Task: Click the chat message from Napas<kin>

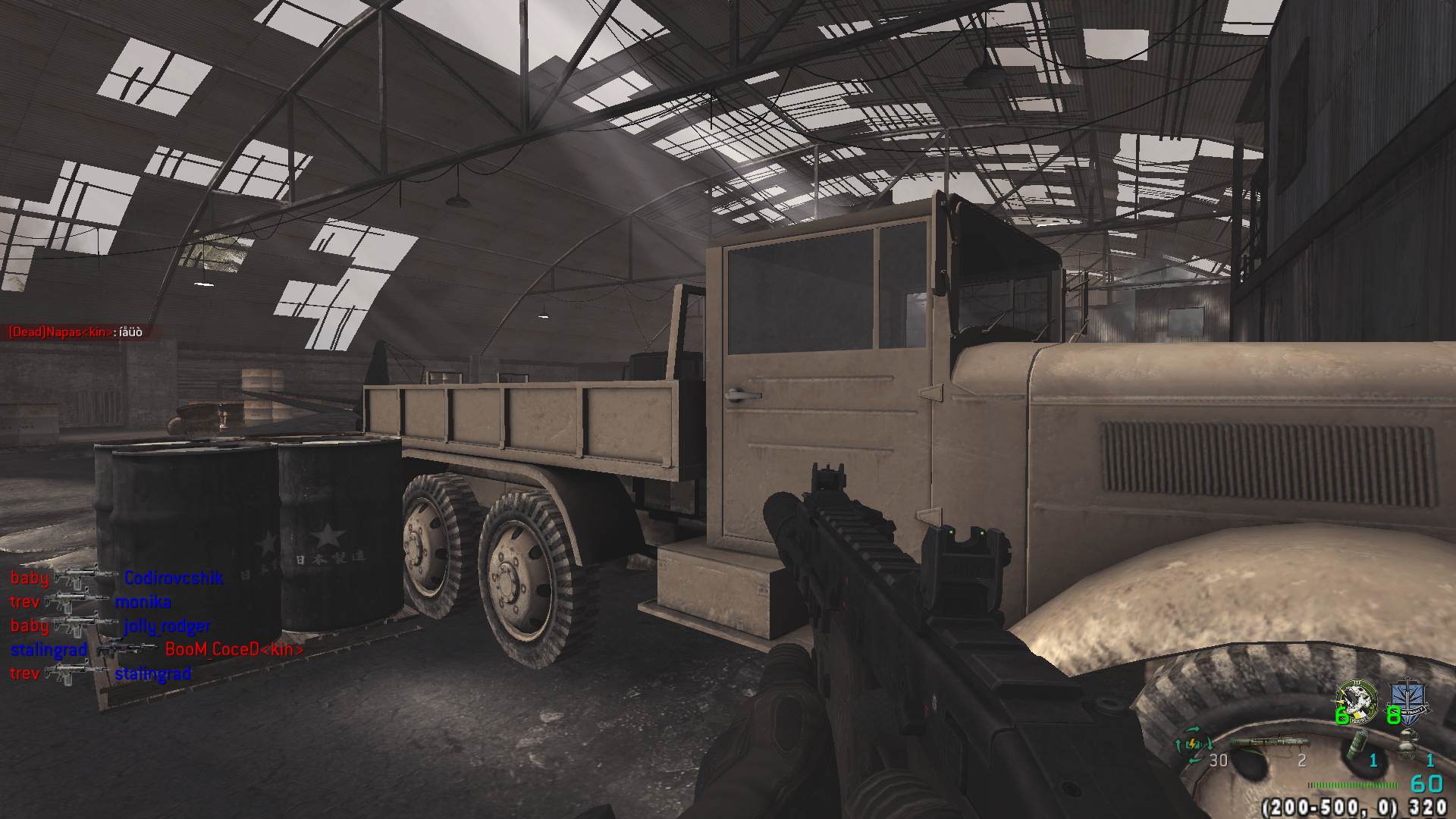Action: click(75, 332)
